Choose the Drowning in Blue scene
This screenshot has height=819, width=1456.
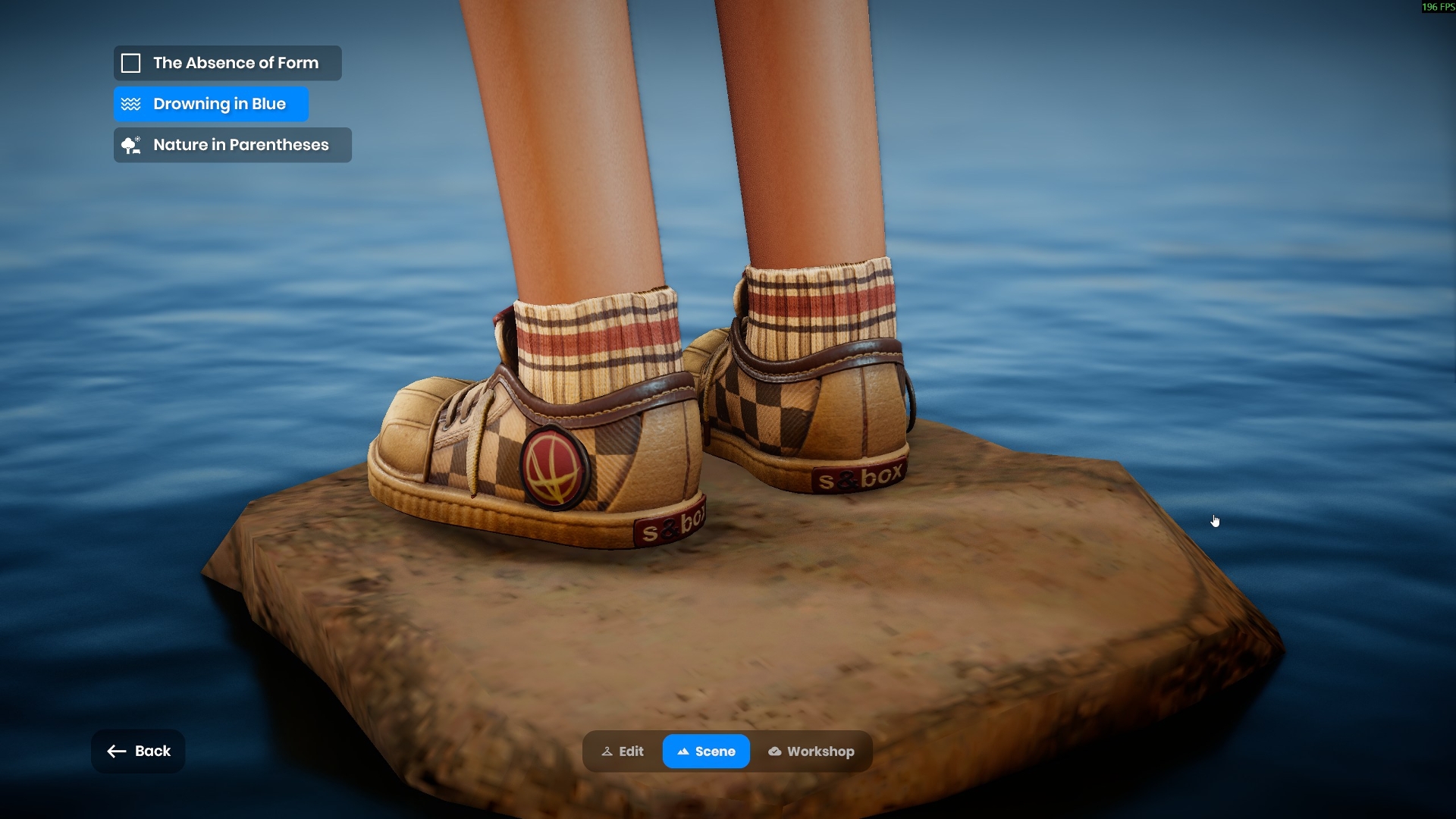coord(211,104)
